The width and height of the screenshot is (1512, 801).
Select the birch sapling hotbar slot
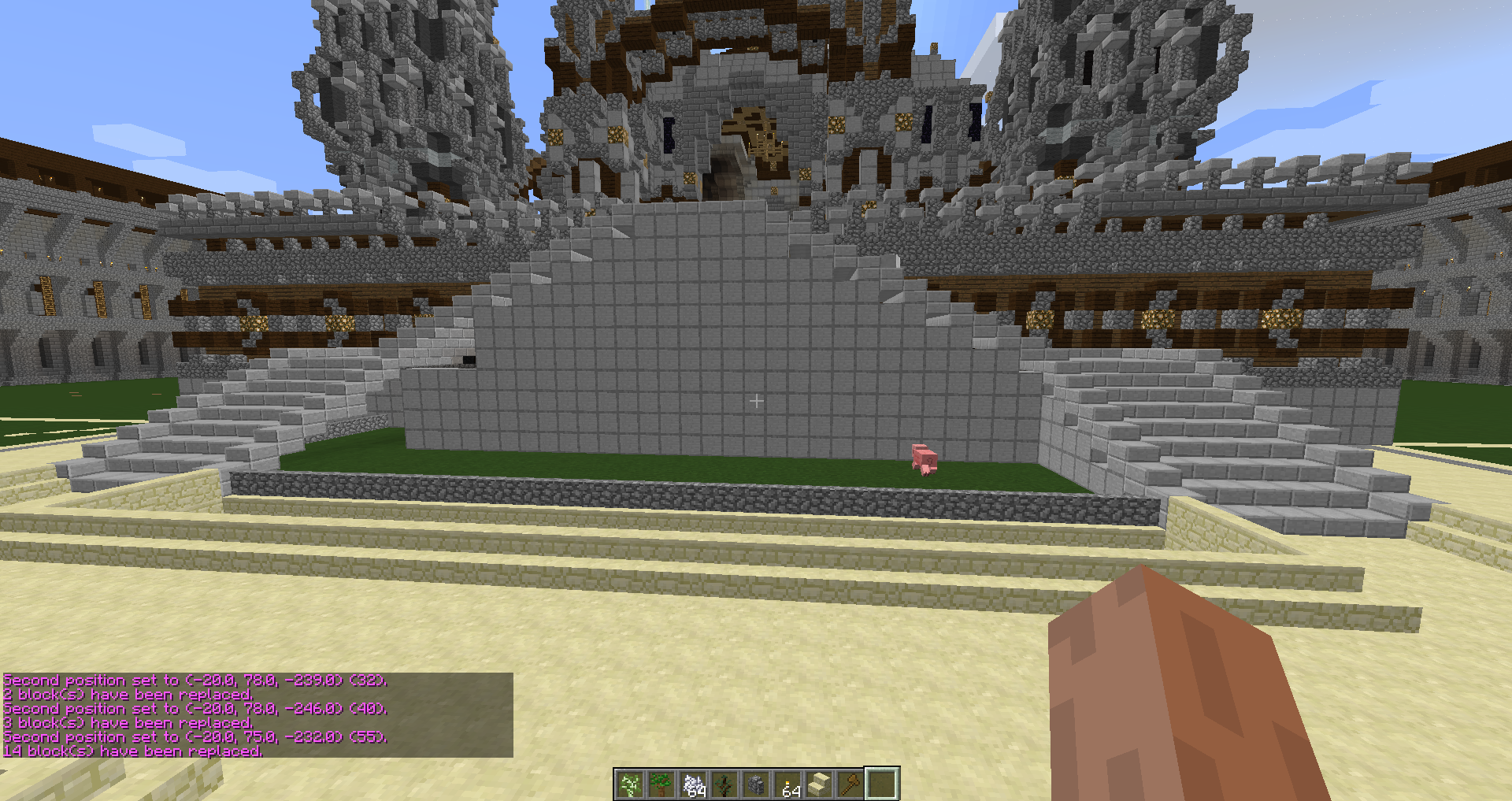coord(630,784)
